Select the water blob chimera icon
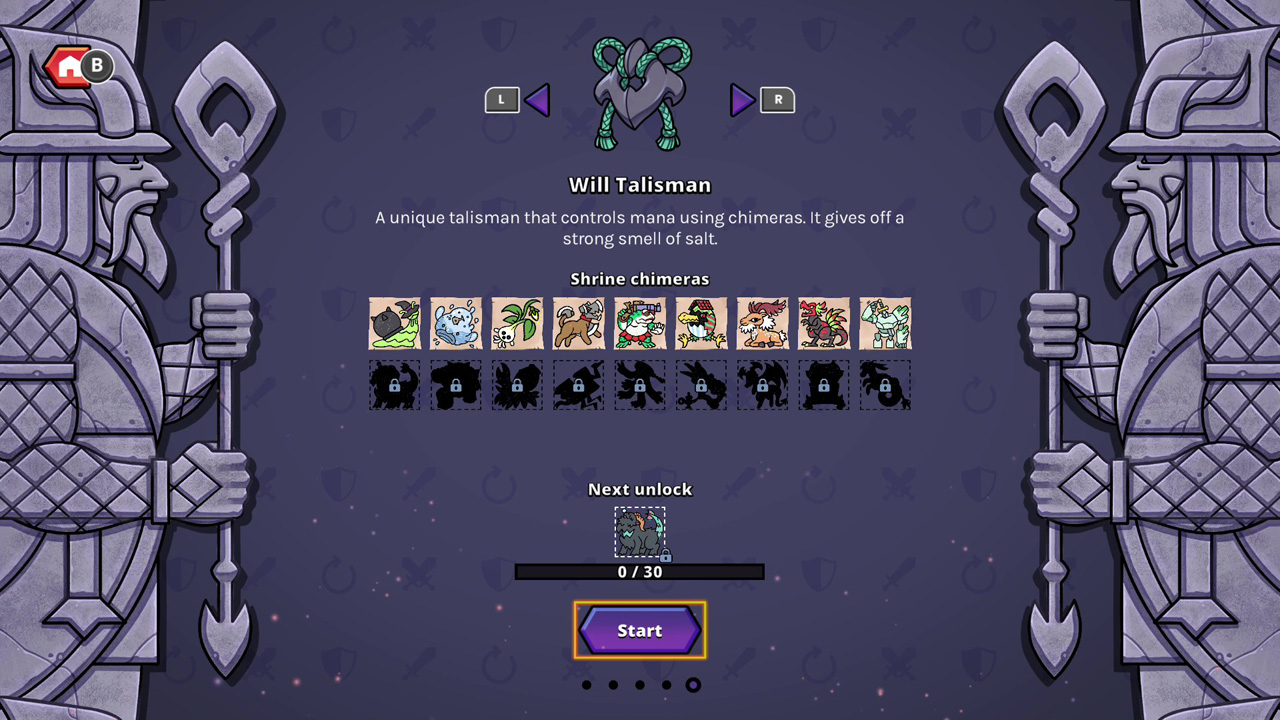Screen dimensions: 1280x720 pyautogui.click(x=456, y=323)
